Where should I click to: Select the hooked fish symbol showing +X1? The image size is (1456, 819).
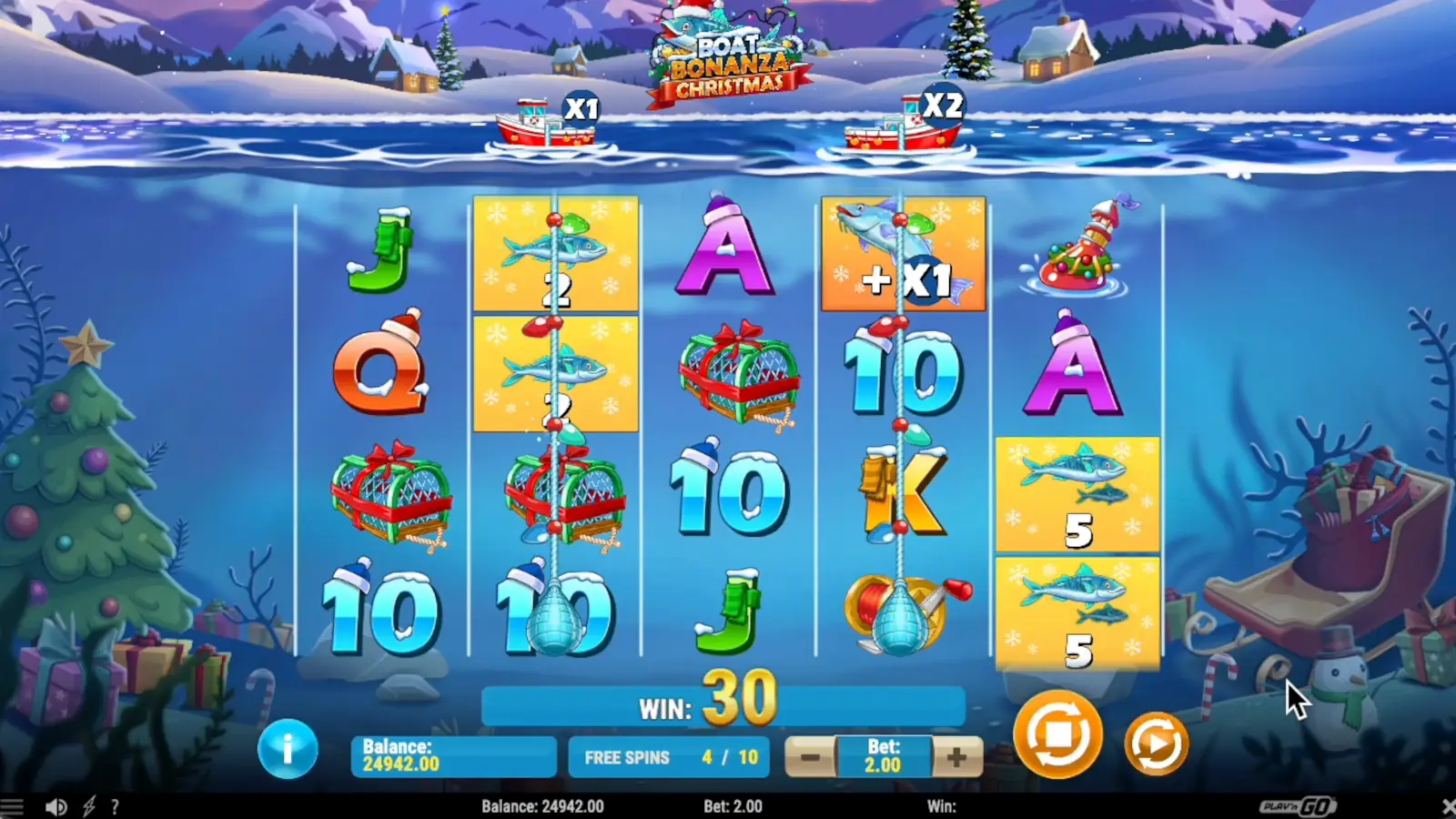click(x=903, y=253)
